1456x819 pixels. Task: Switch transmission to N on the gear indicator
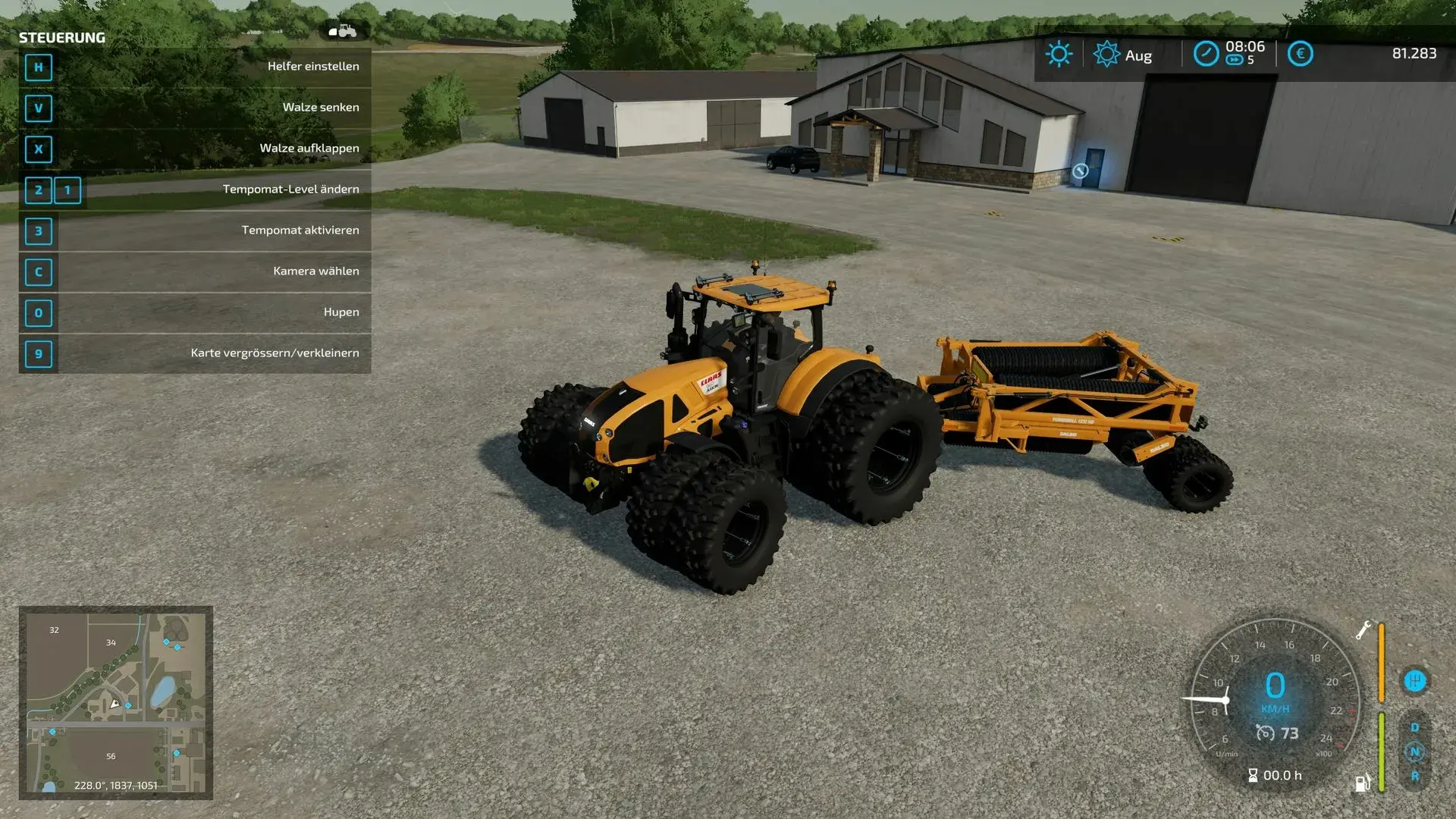tap(1416, 752)
